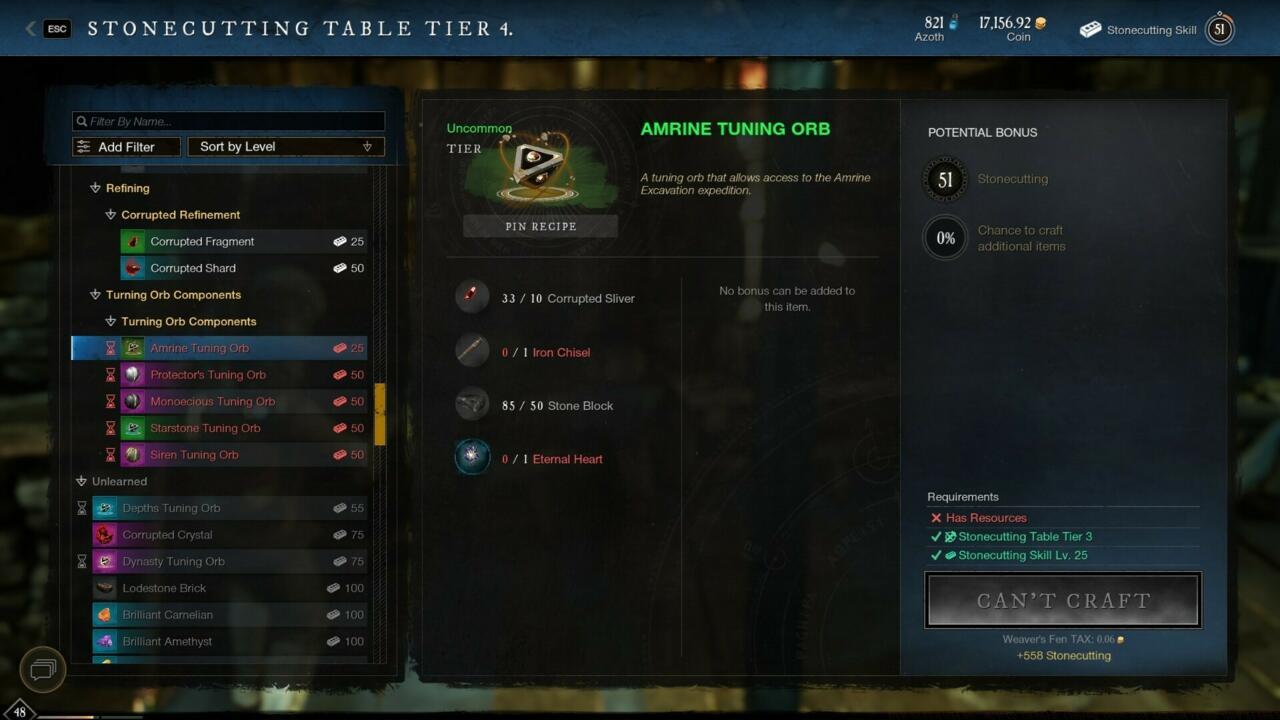Collapse the Refining category

(96, 188)
